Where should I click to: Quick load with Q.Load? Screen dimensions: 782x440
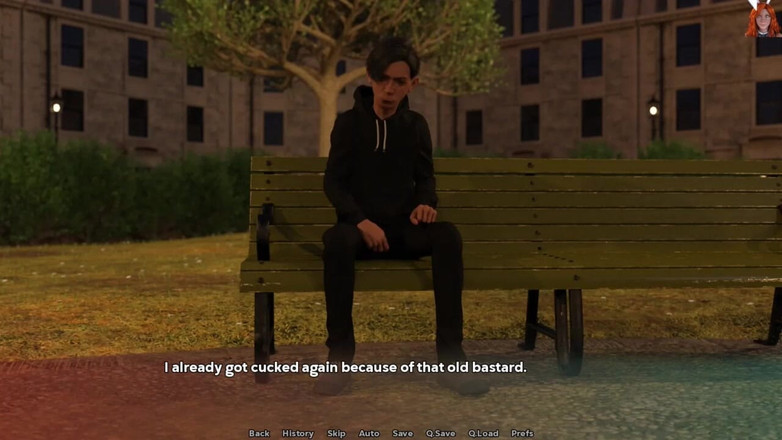pos(483,433)
